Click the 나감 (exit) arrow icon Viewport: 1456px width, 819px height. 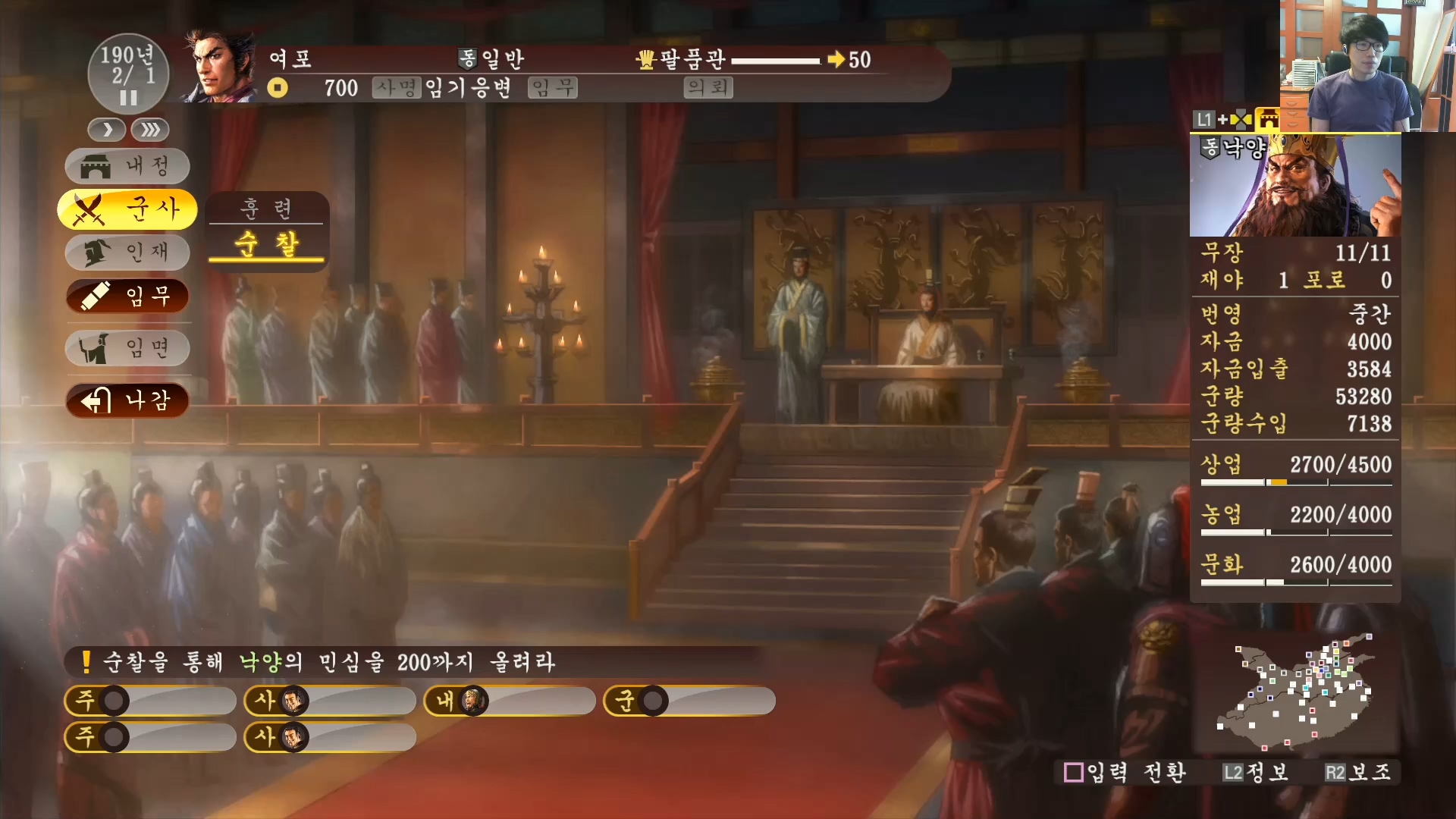point(97,401)
